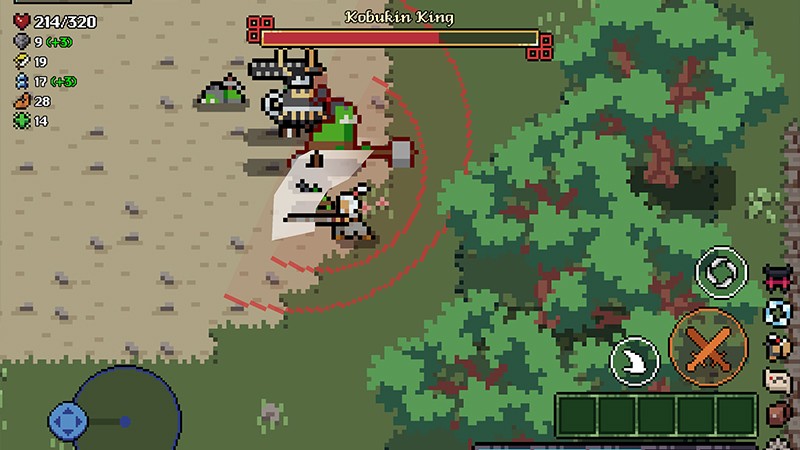Open the character portrait sidebar icon

coord(778,347)
